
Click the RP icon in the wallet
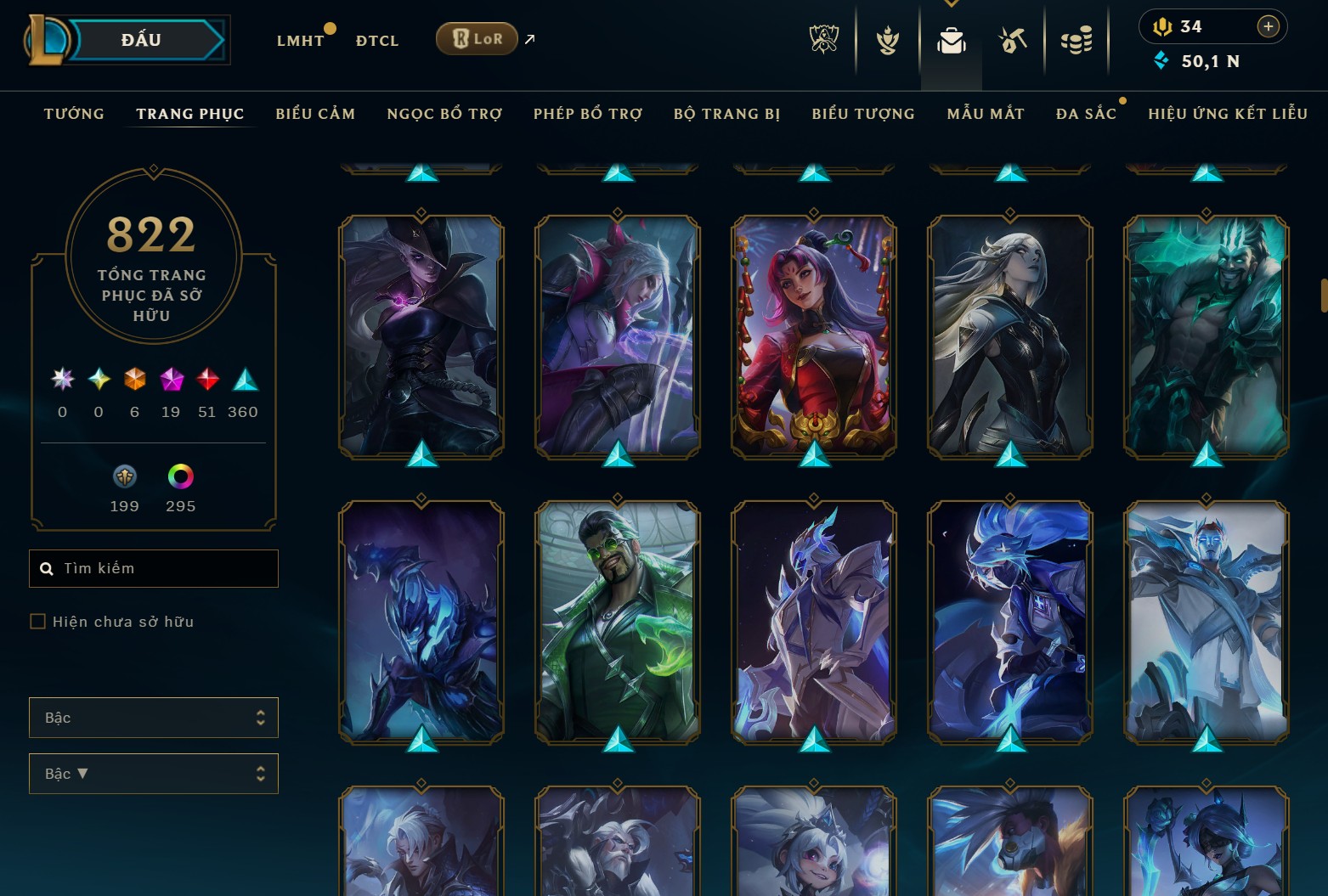(x=1162, y=26)
